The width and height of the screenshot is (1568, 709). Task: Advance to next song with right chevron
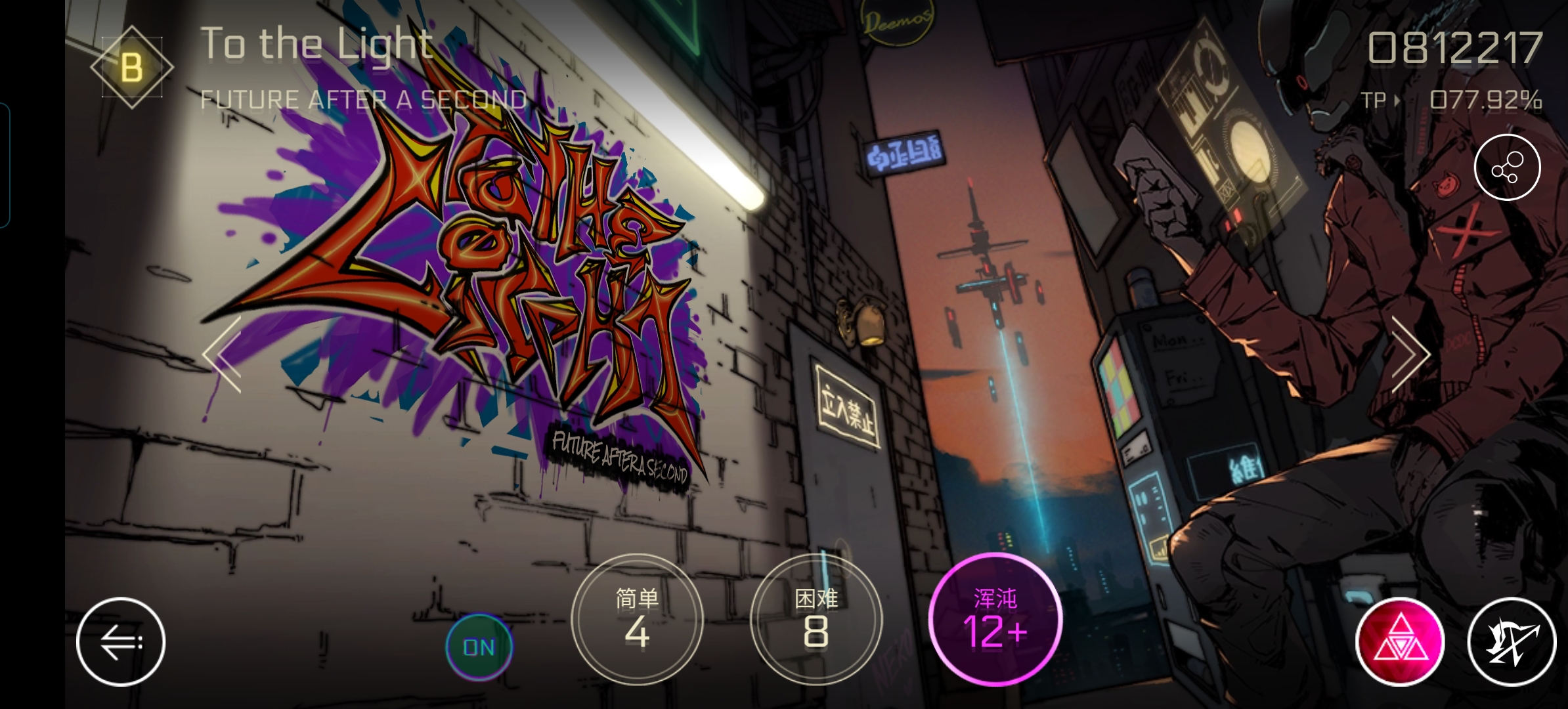pos(1409,354)
